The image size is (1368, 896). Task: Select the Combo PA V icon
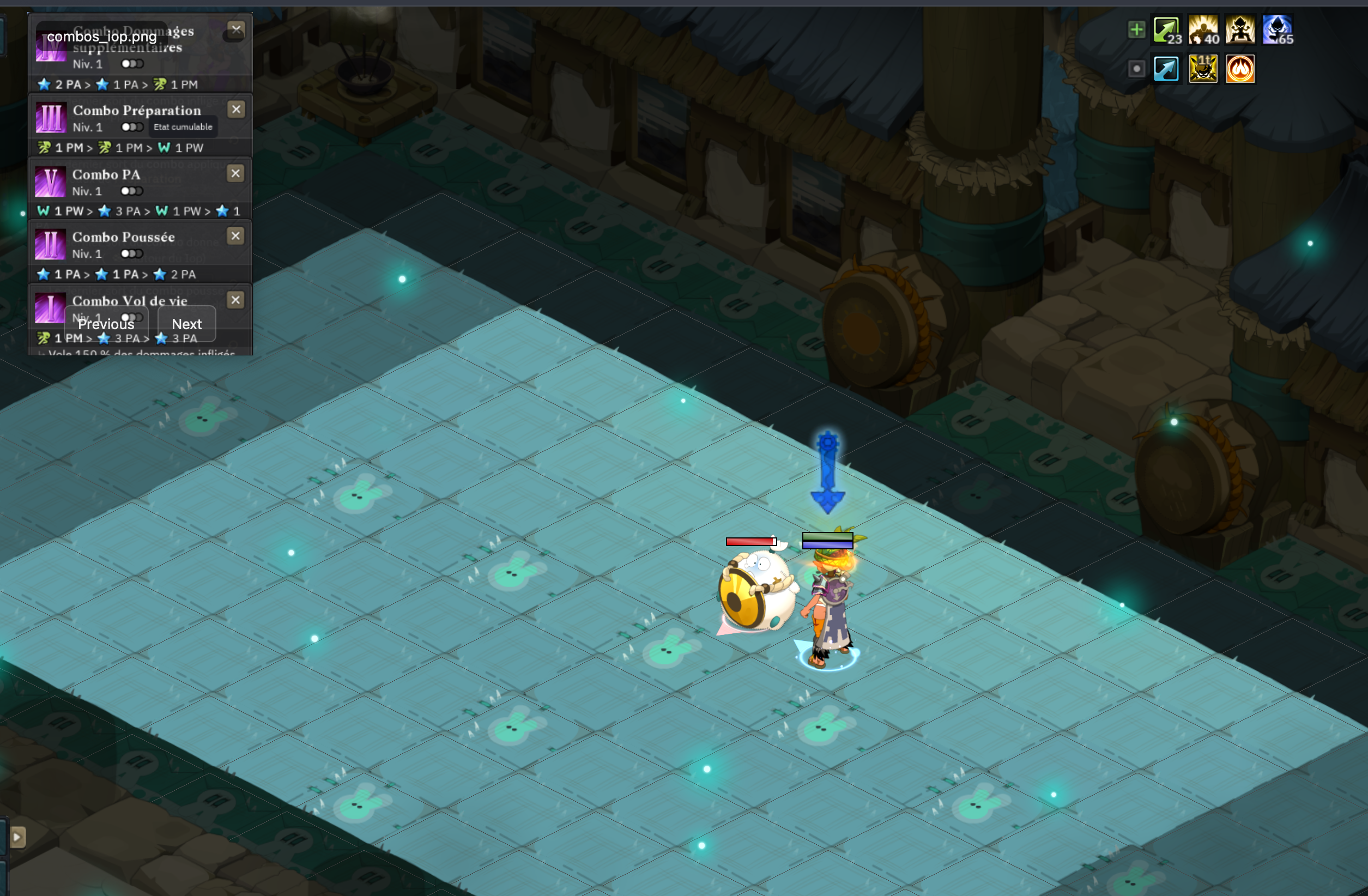coord(51,182)
